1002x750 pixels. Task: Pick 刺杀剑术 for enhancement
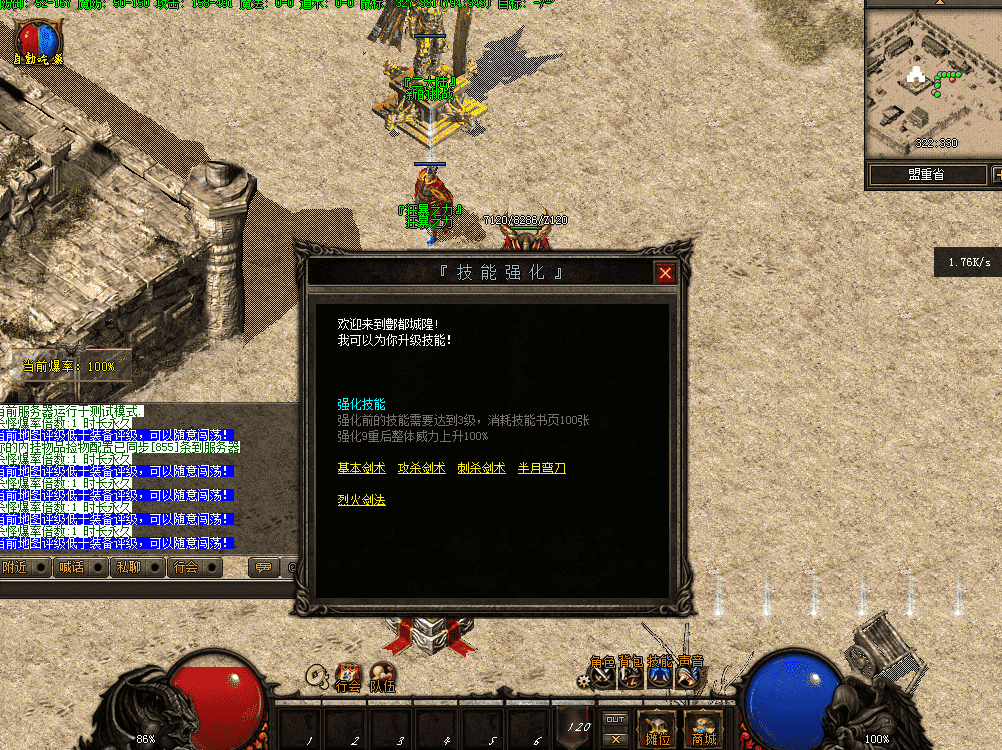[481, 468]
